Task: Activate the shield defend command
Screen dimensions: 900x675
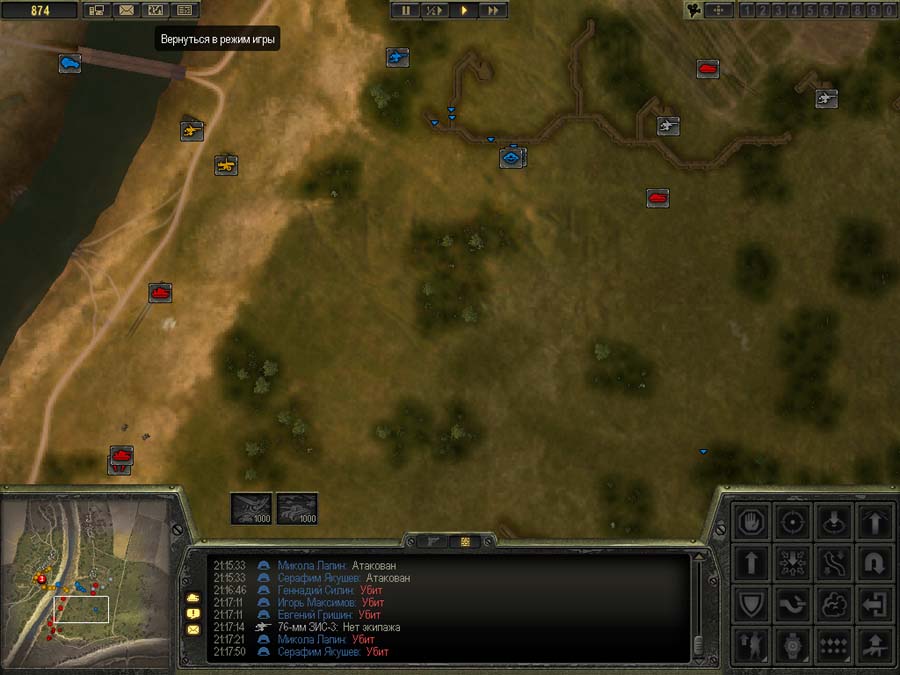Action: pos(752,603)
